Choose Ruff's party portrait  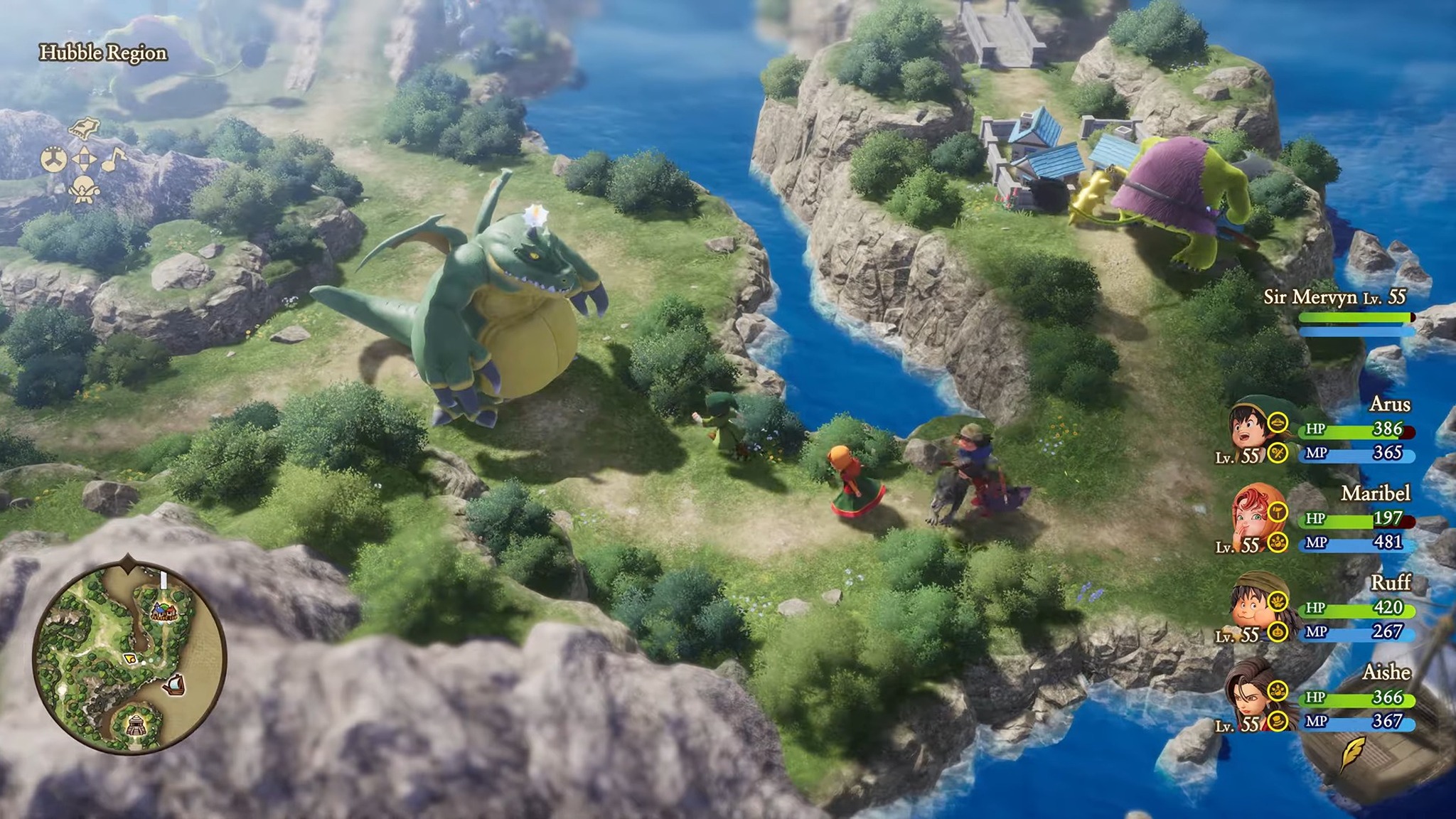click(1252, 607)
